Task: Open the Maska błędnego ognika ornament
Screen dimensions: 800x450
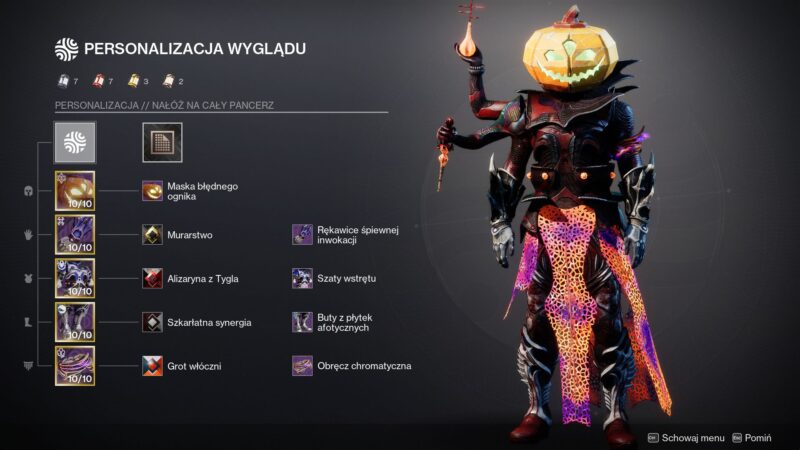Action: [x=152, y=190]
